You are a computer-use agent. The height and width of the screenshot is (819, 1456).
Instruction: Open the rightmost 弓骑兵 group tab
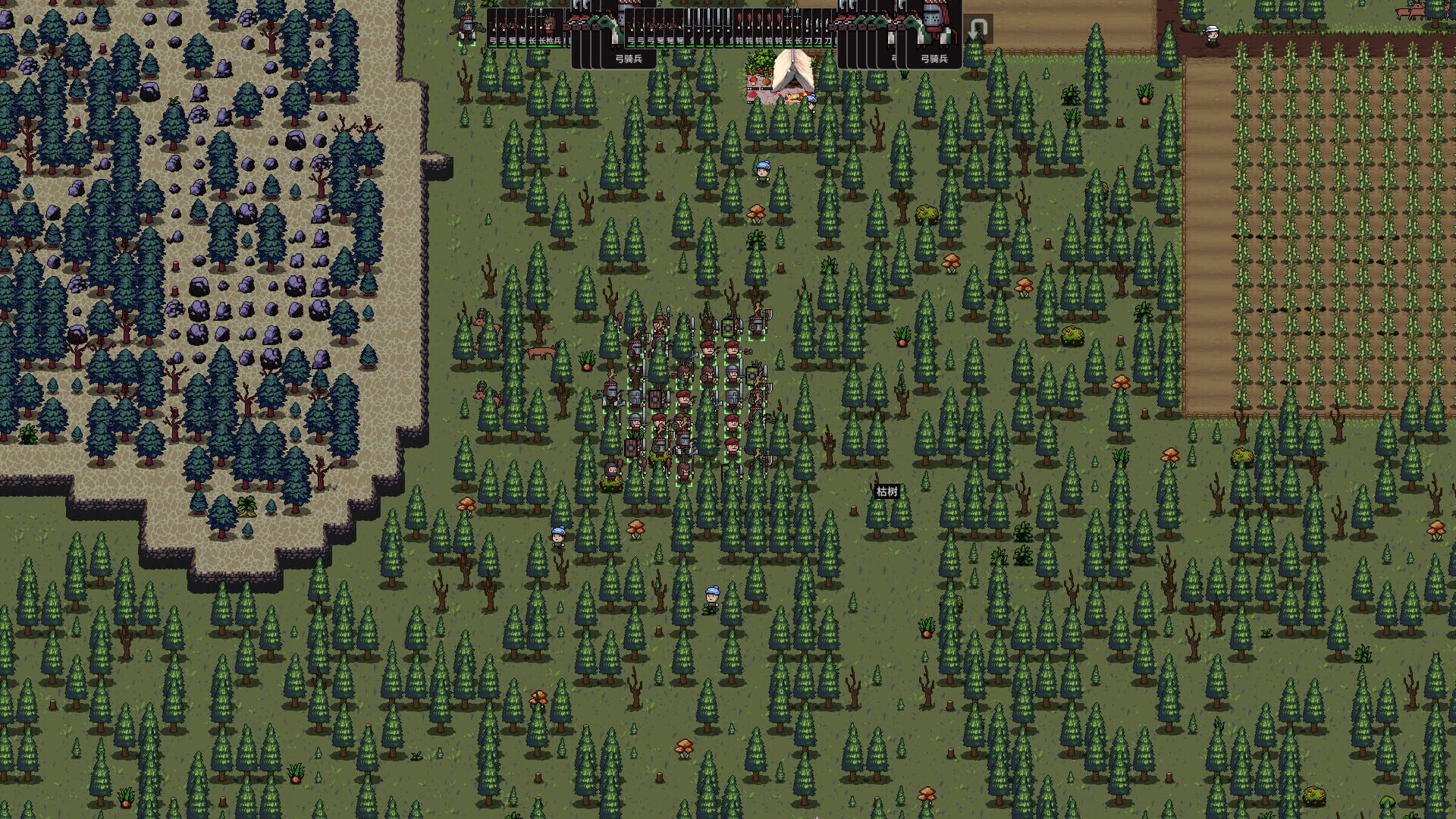(x=934, y=59)
